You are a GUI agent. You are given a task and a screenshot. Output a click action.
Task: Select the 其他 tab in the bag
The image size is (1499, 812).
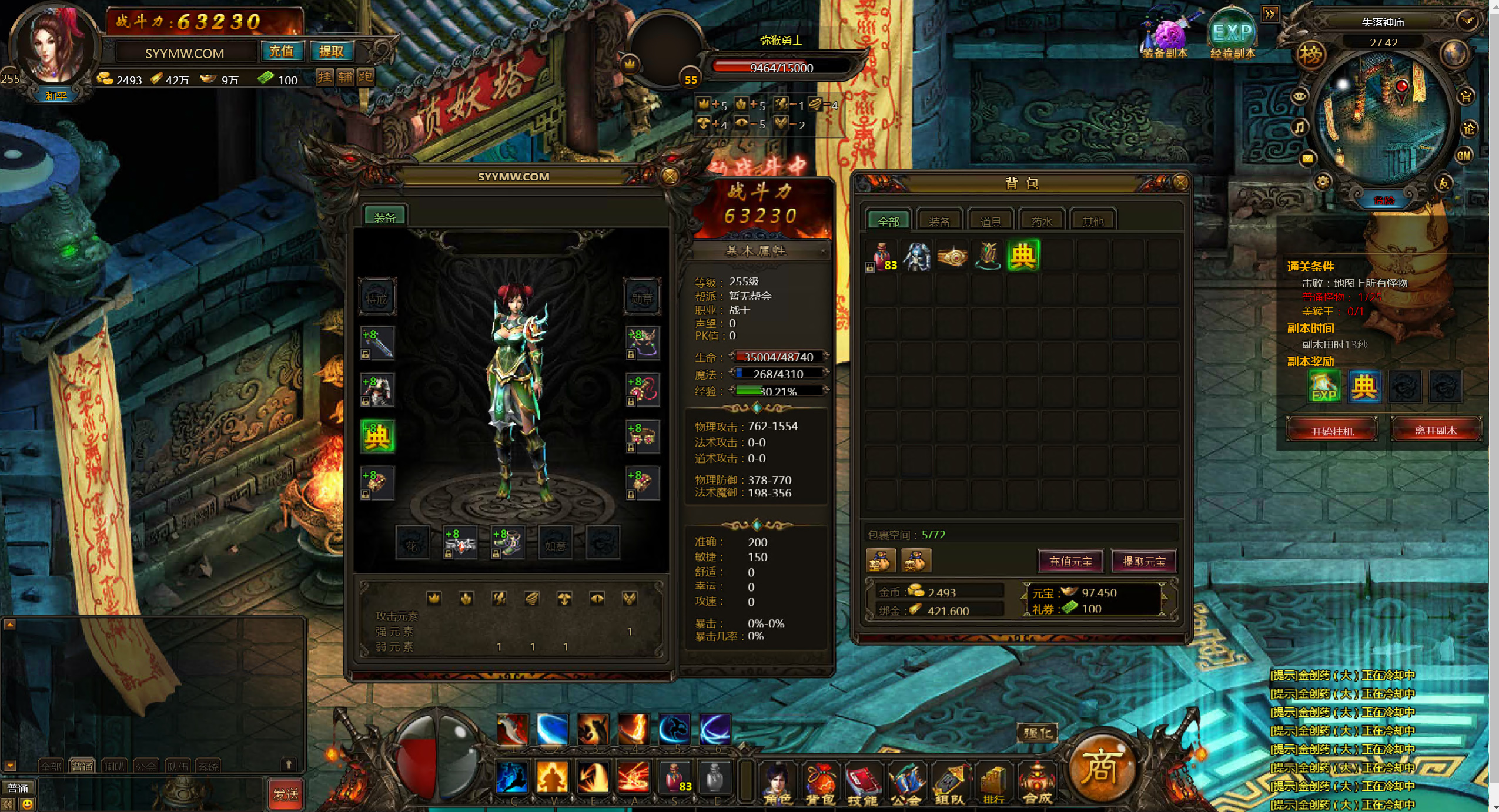pos(1092,221)
